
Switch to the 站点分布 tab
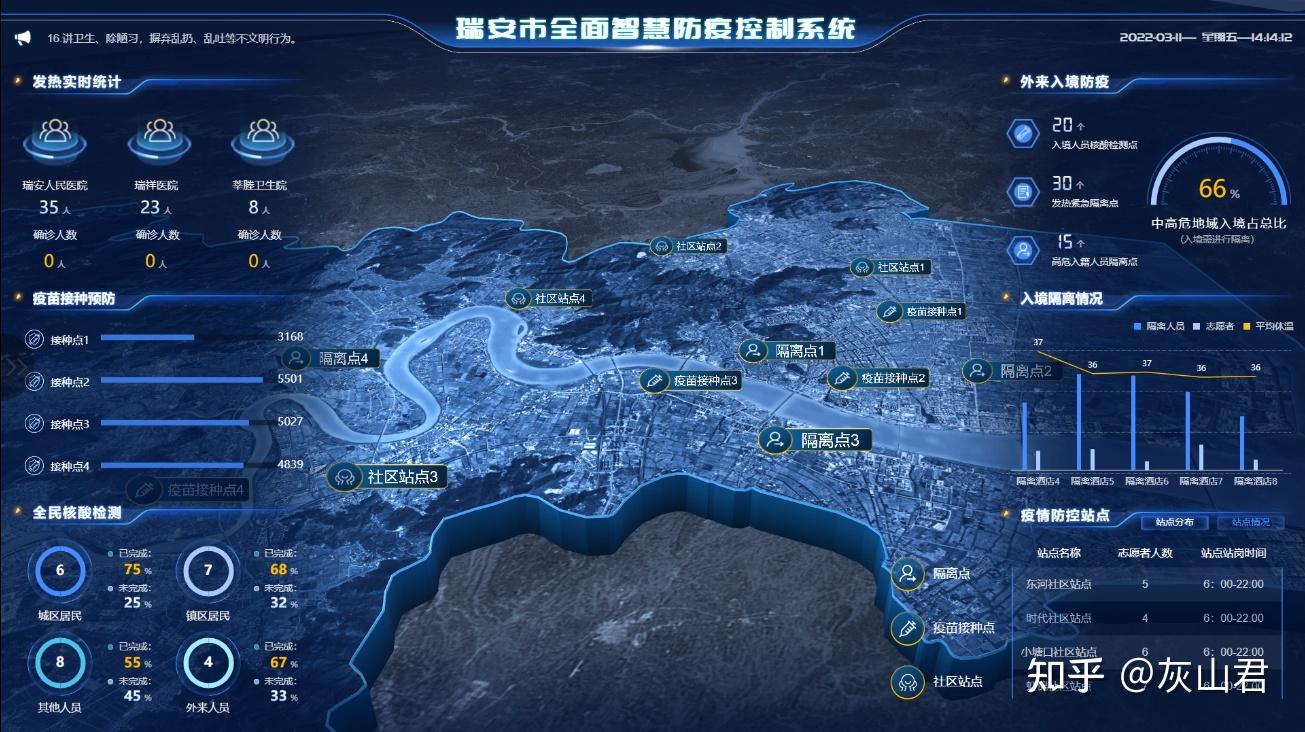(1175, 522)
